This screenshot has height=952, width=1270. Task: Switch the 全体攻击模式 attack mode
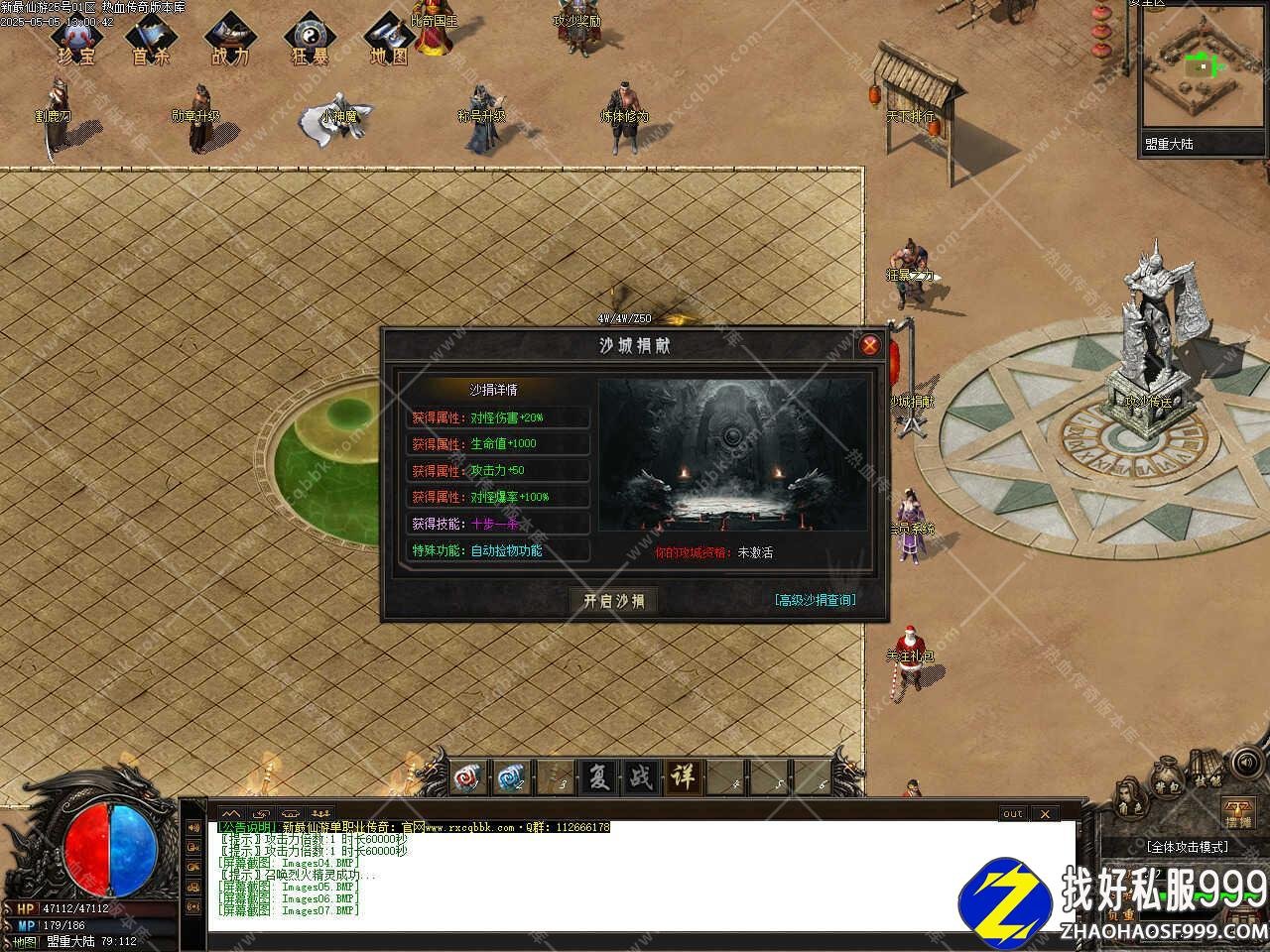click(1187, 847)
